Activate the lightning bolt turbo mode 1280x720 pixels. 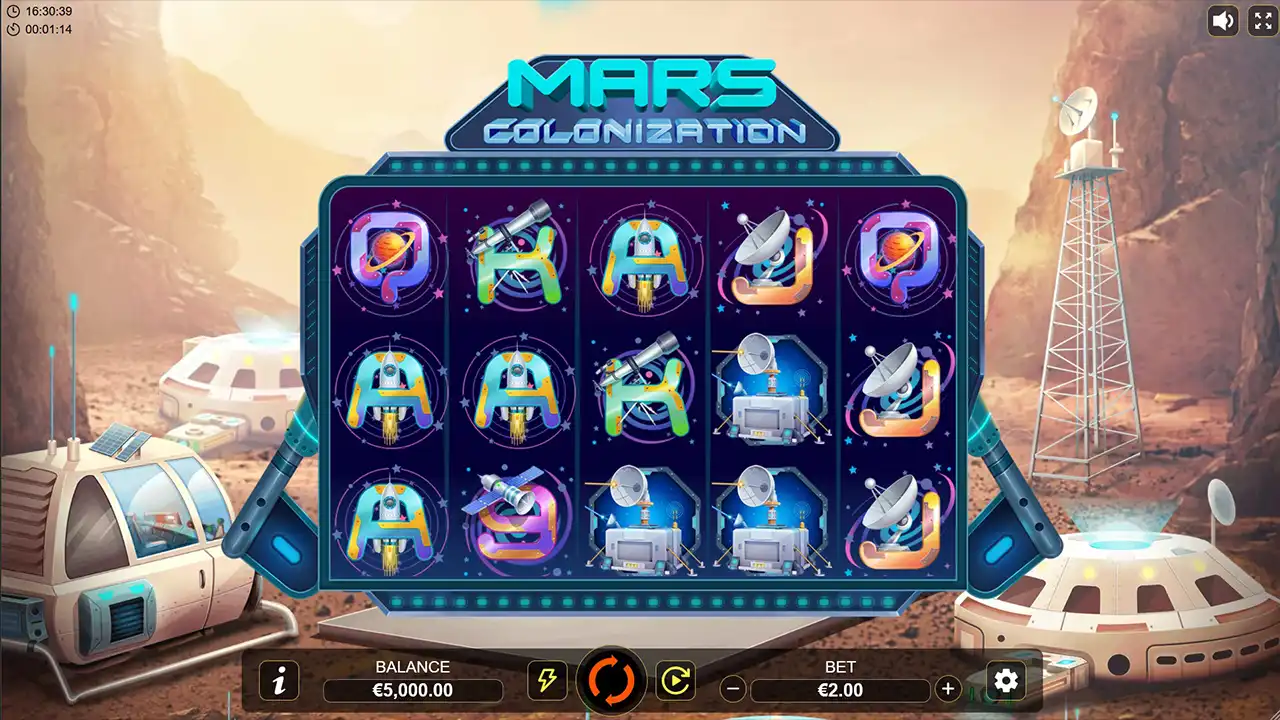pos(546,681)
